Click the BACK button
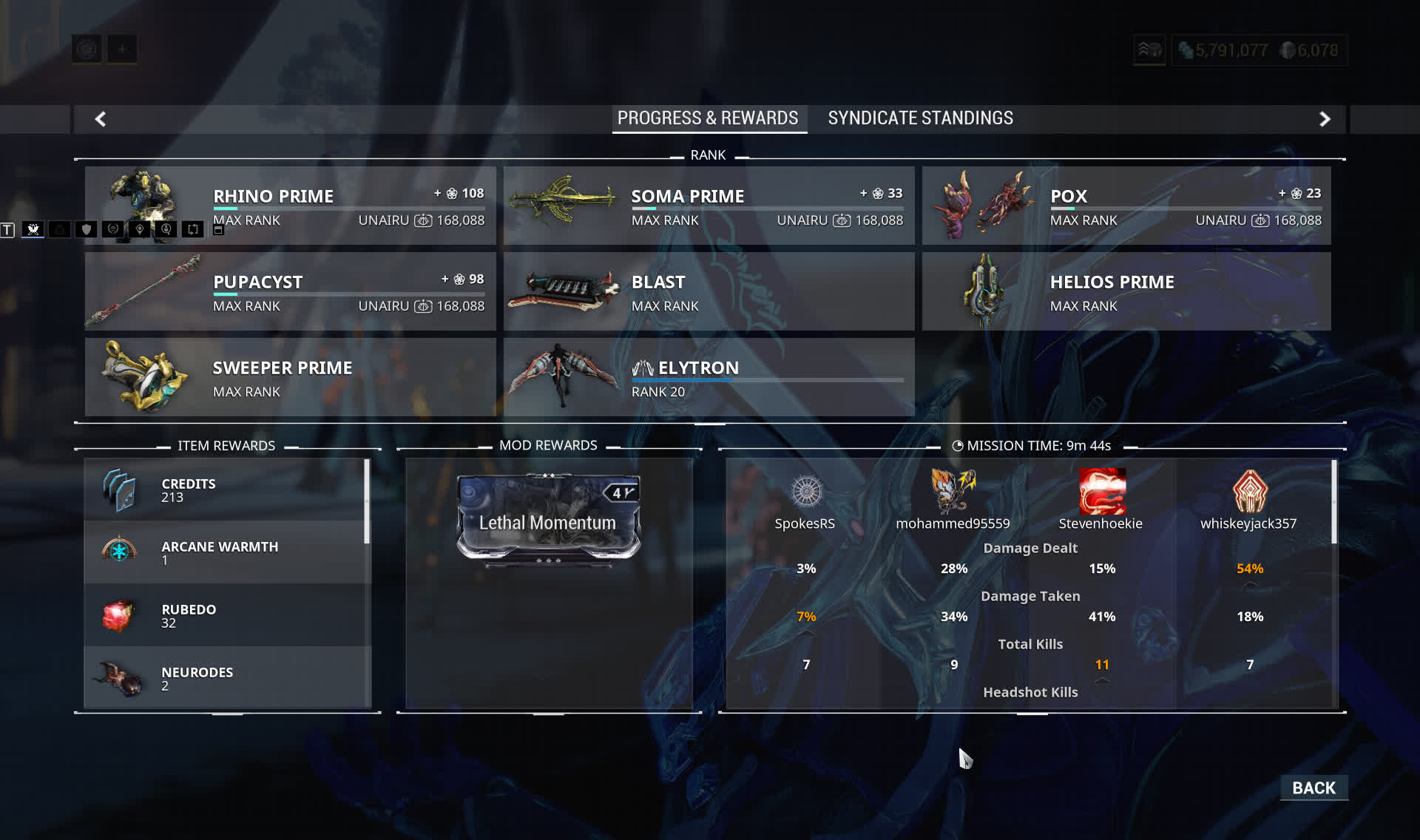 pos(1313,787)
